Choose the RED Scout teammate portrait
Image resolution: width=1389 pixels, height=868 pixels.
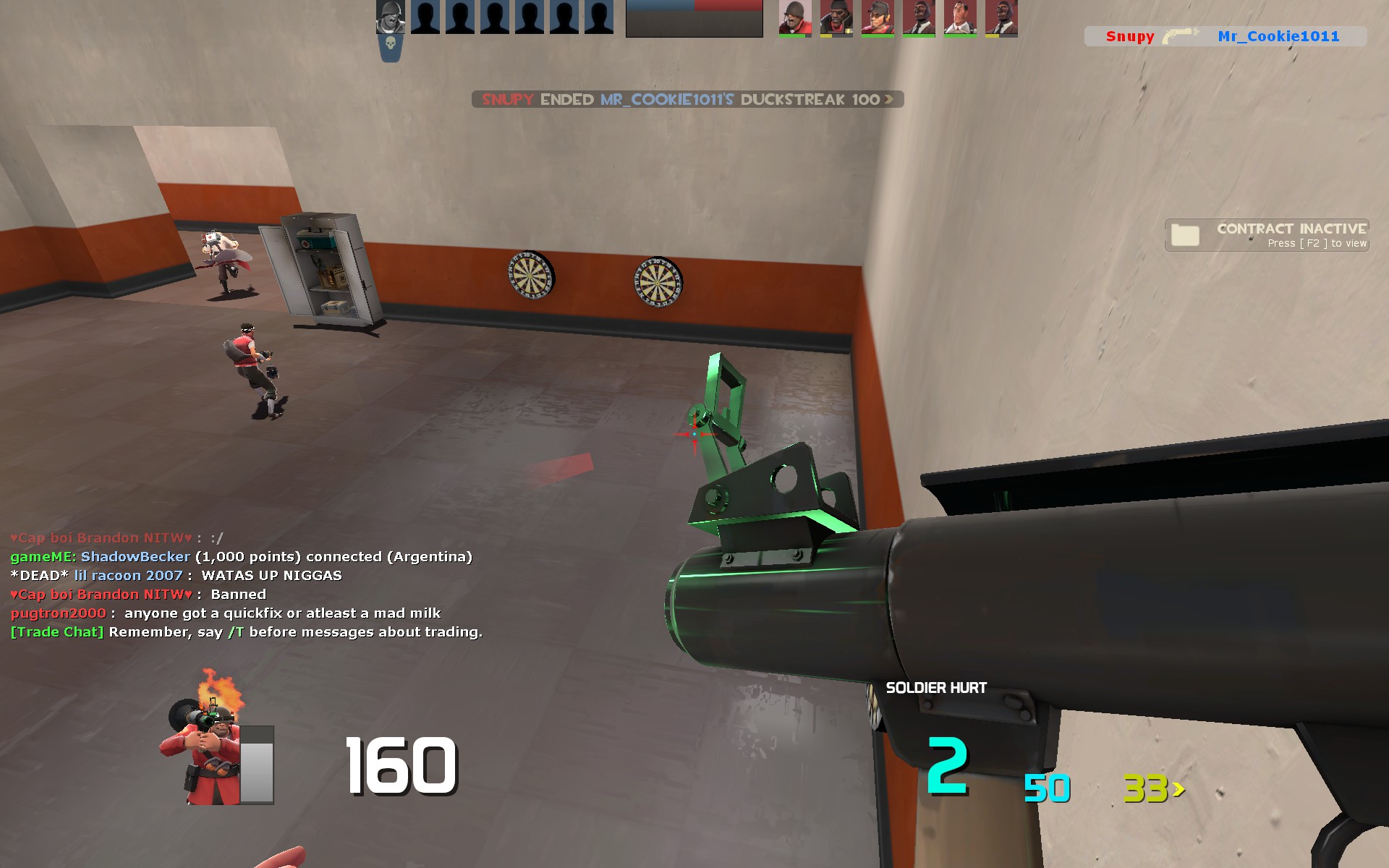pos(877,17)
